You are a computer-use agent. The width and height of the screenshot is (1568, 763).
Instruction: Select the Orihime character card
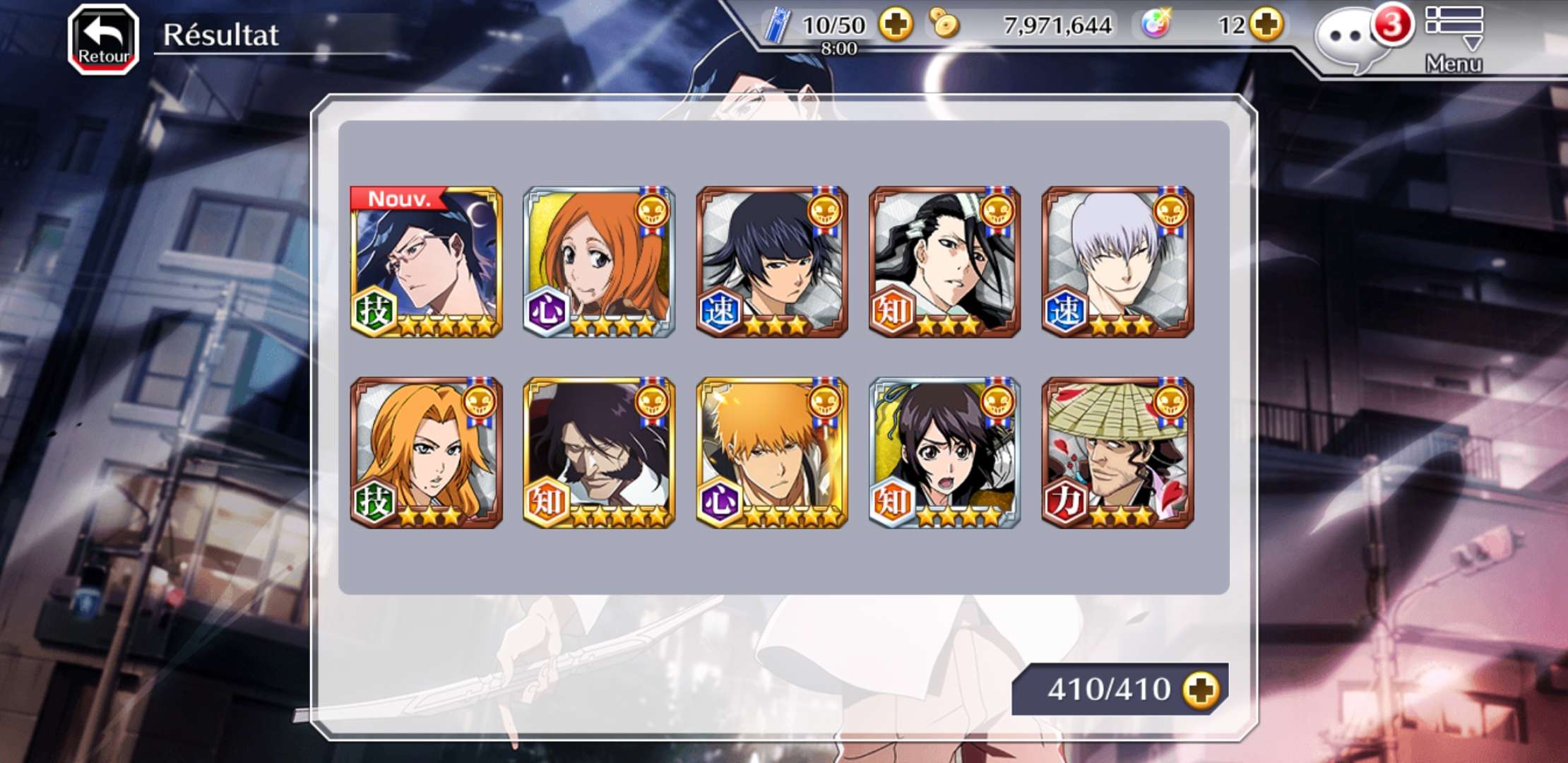(599, 262)
